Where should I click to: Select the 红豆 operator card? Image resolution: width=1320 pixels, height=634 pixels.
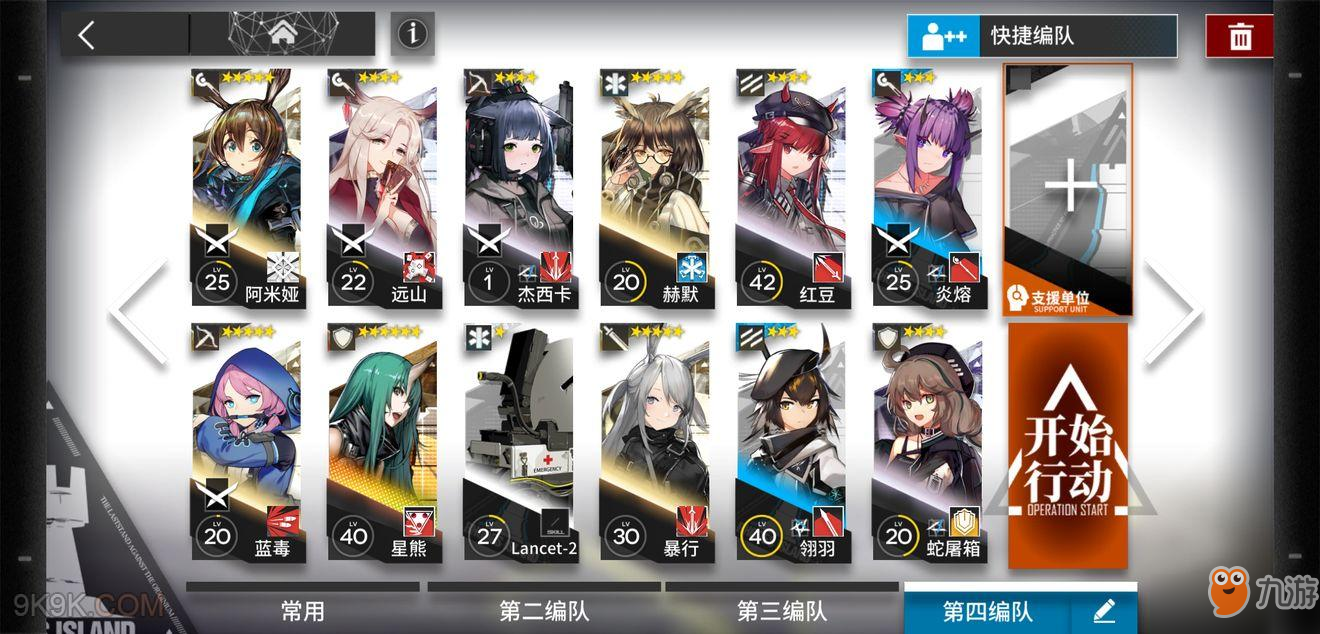click(790, 188)
